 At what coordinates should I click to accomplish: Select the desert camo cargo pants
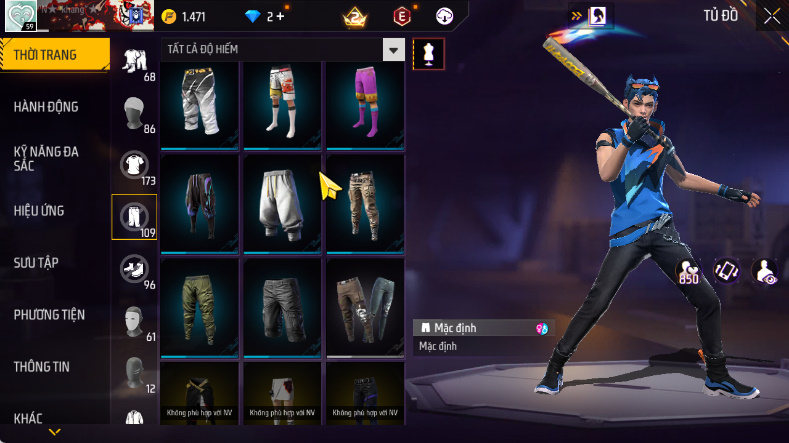coord(365,198)
